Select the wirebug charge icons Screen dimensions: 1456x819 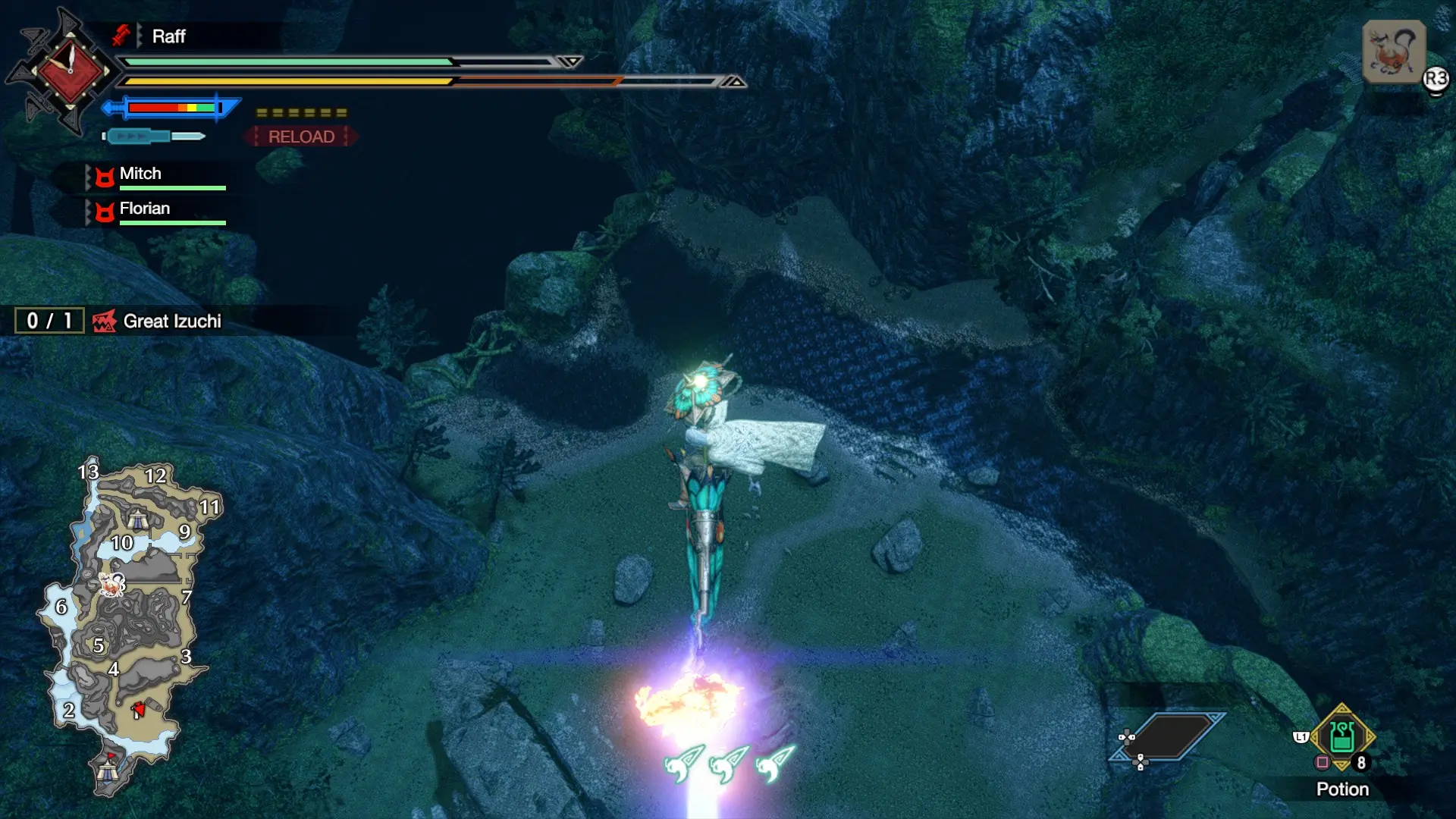pos(729,762)
